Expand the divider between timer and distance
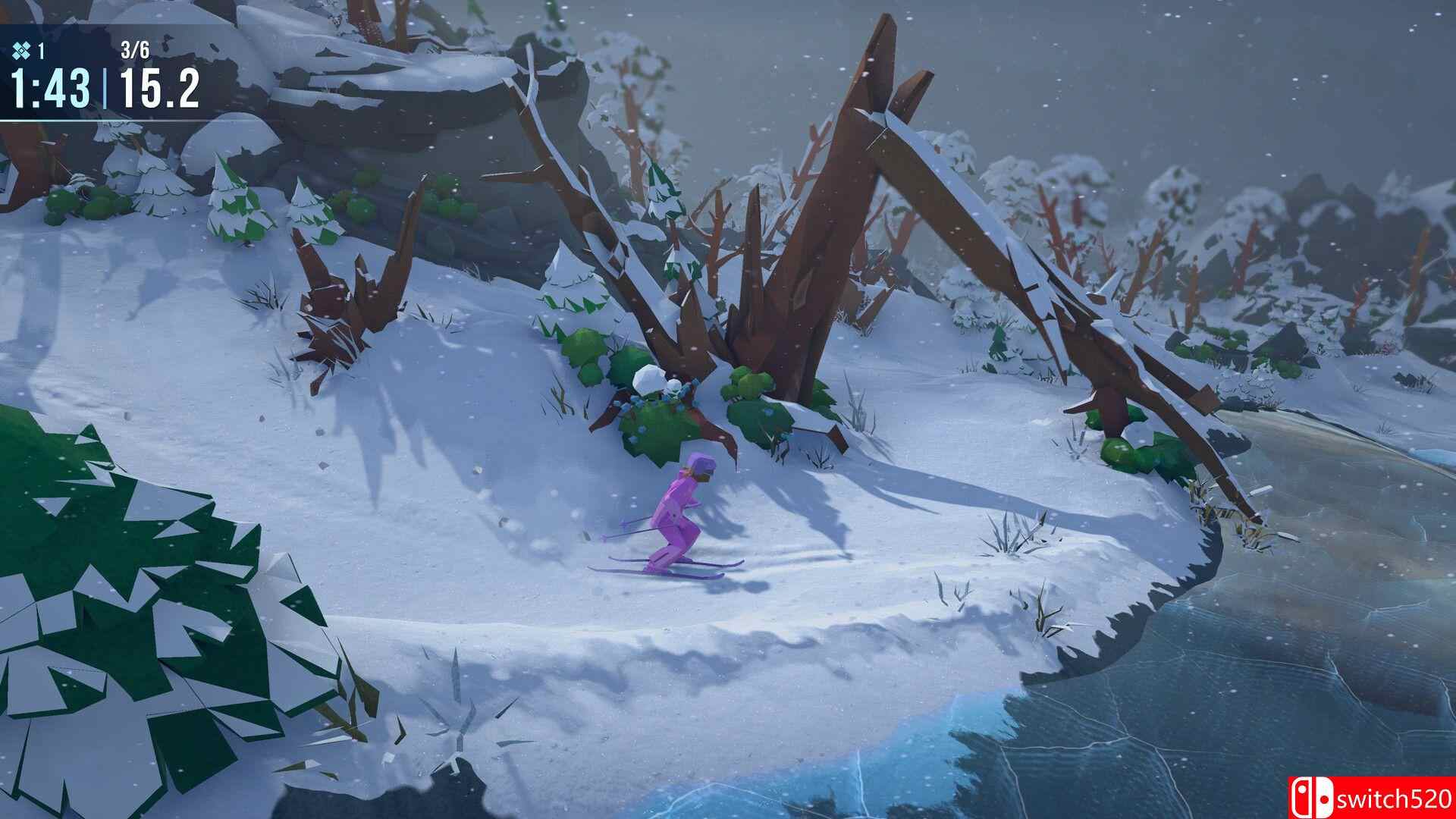The image size is (1456, 819). click(105, 87)
